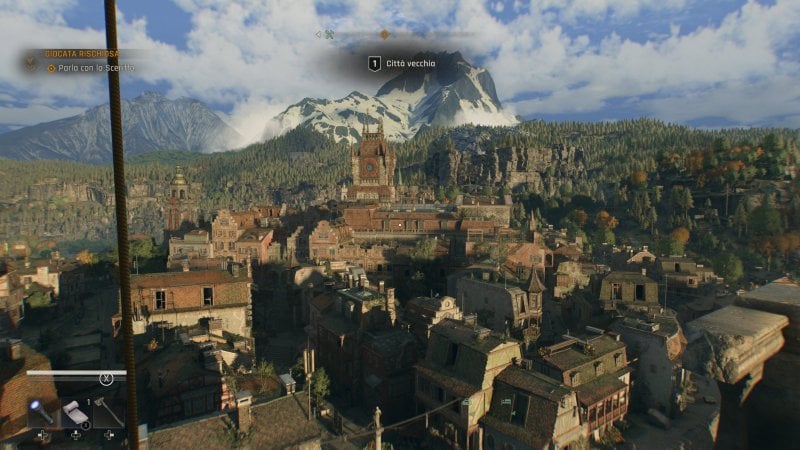Select the flashlight slot
This screenshot has width=800, height=450.
[x=43, y=410]
